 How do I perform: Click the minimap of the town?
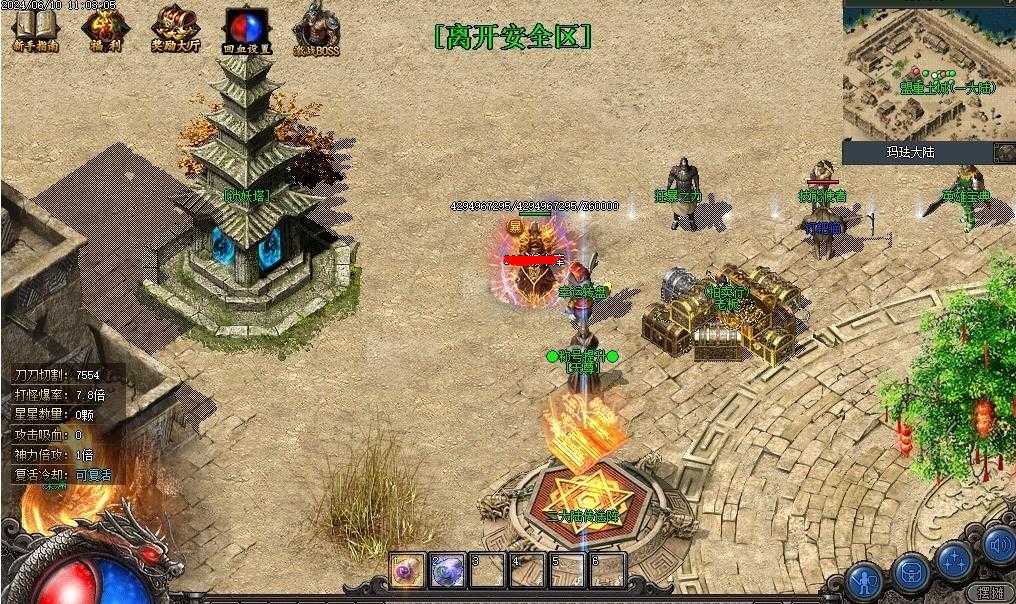tap(928, 72)
